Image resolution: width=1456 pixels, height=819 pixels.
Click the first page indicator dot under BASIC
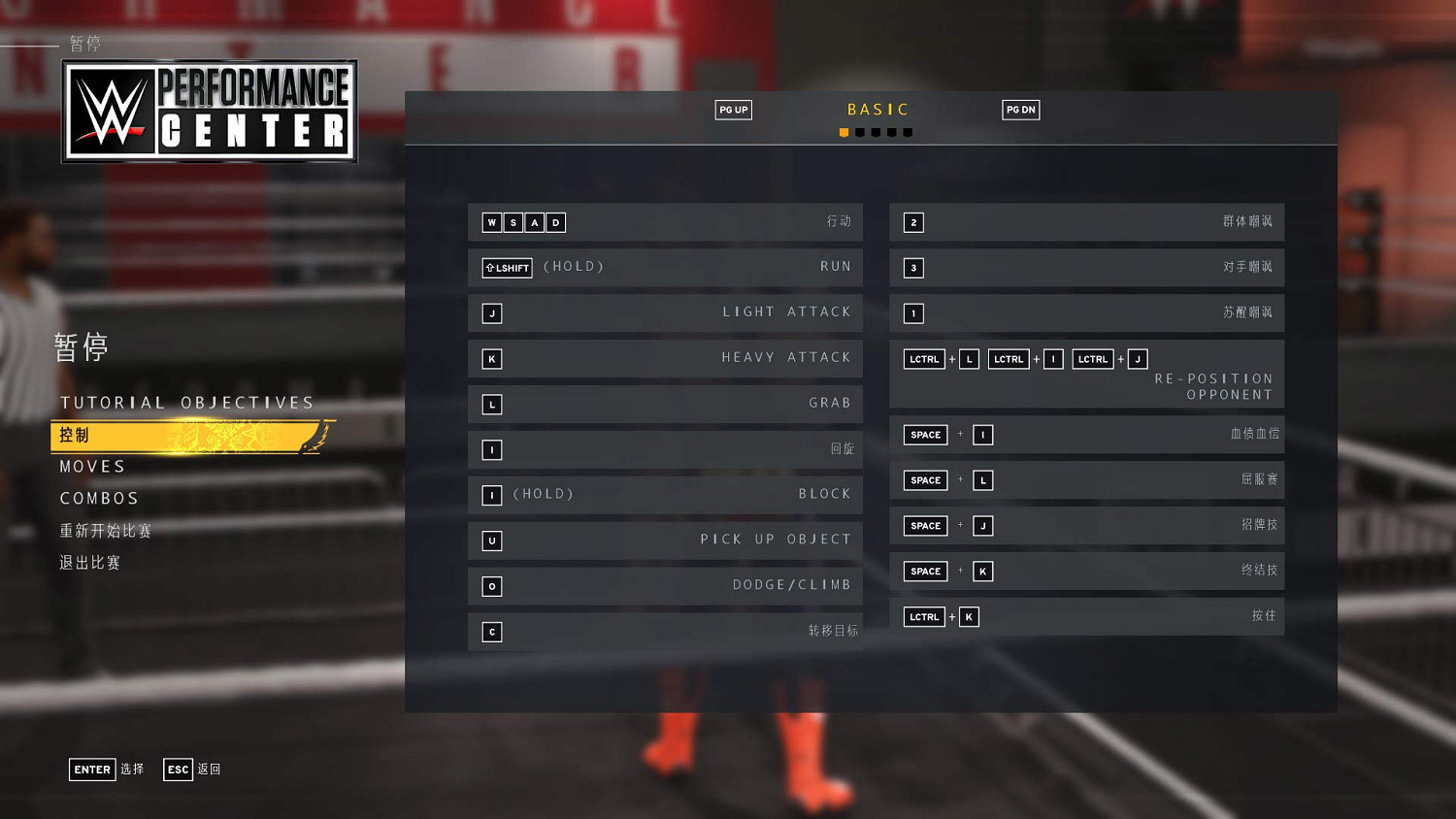(x=843, y=132)
